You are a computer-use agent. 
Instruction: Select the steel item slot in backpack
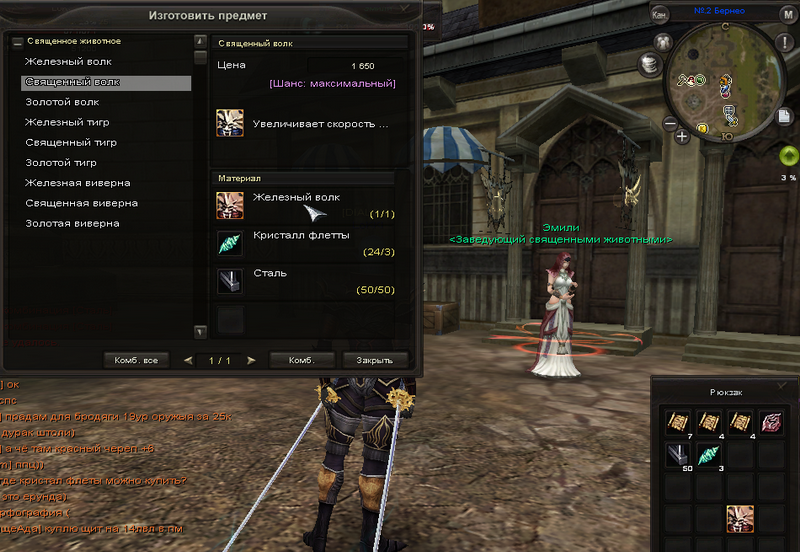pos(680,455)
